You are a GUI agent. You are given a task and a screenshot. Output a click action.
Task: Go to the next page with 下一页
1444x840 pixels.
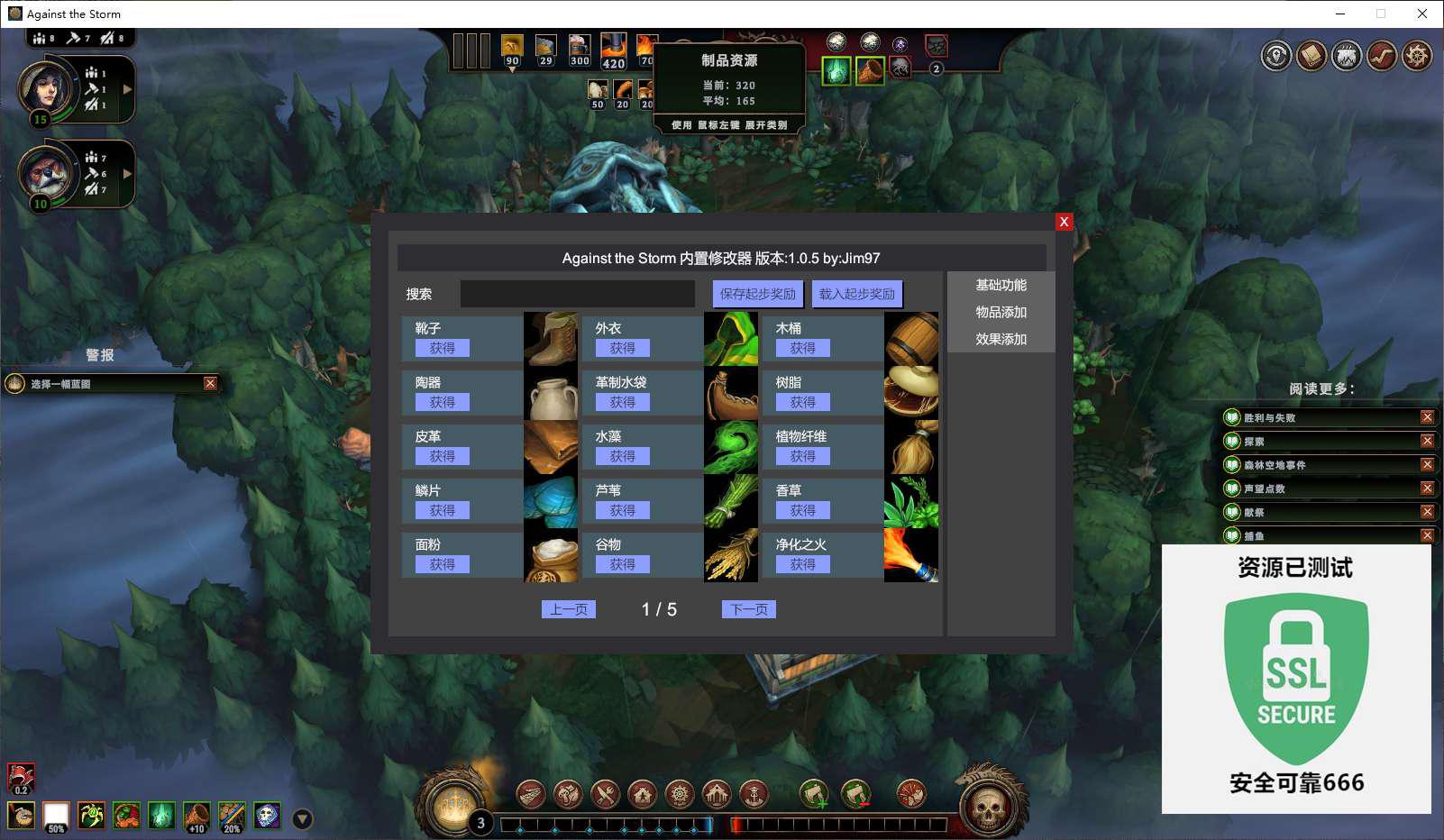748,609
